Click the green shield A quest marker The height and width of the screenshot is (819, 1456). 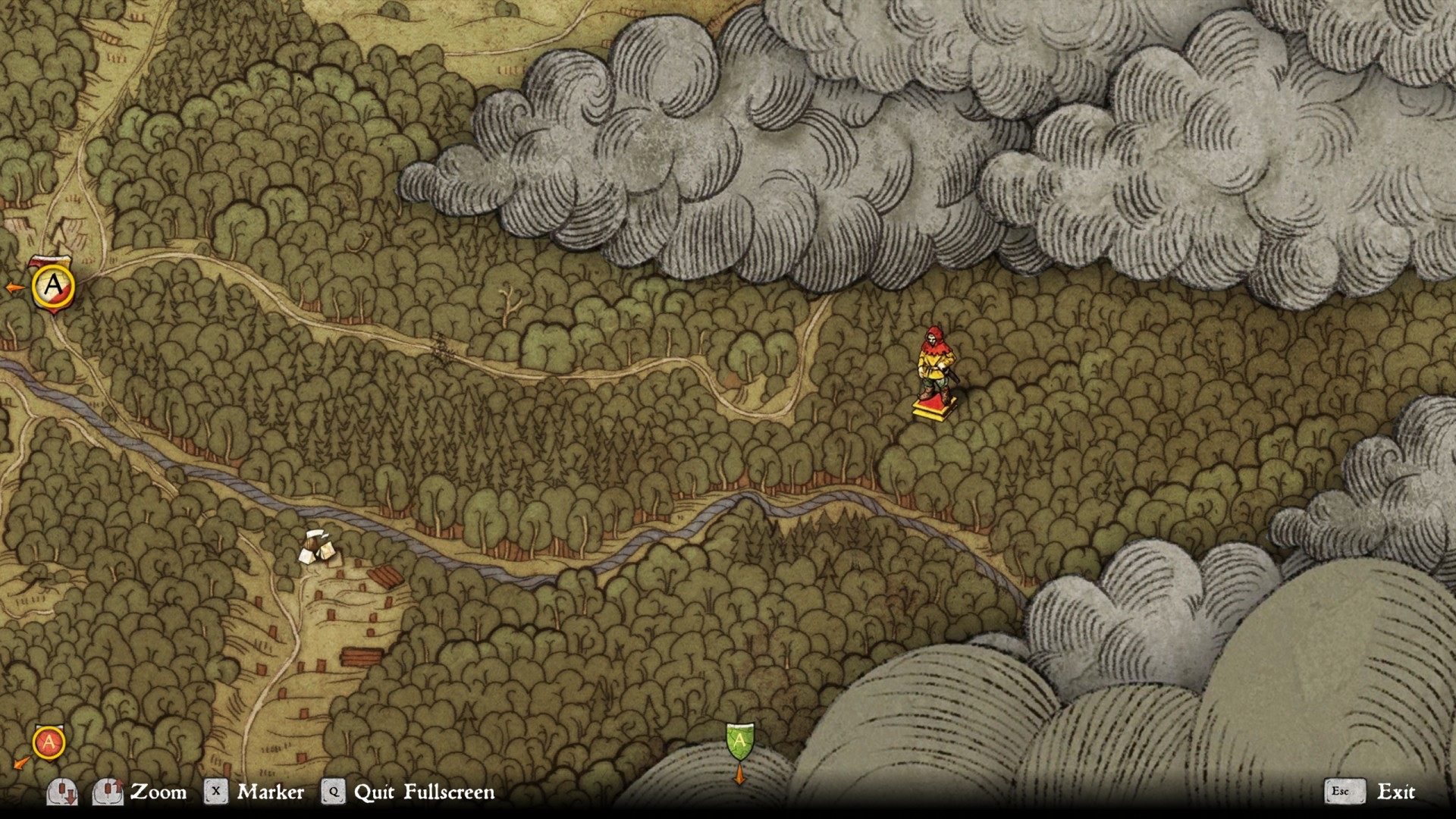point(739,741)
